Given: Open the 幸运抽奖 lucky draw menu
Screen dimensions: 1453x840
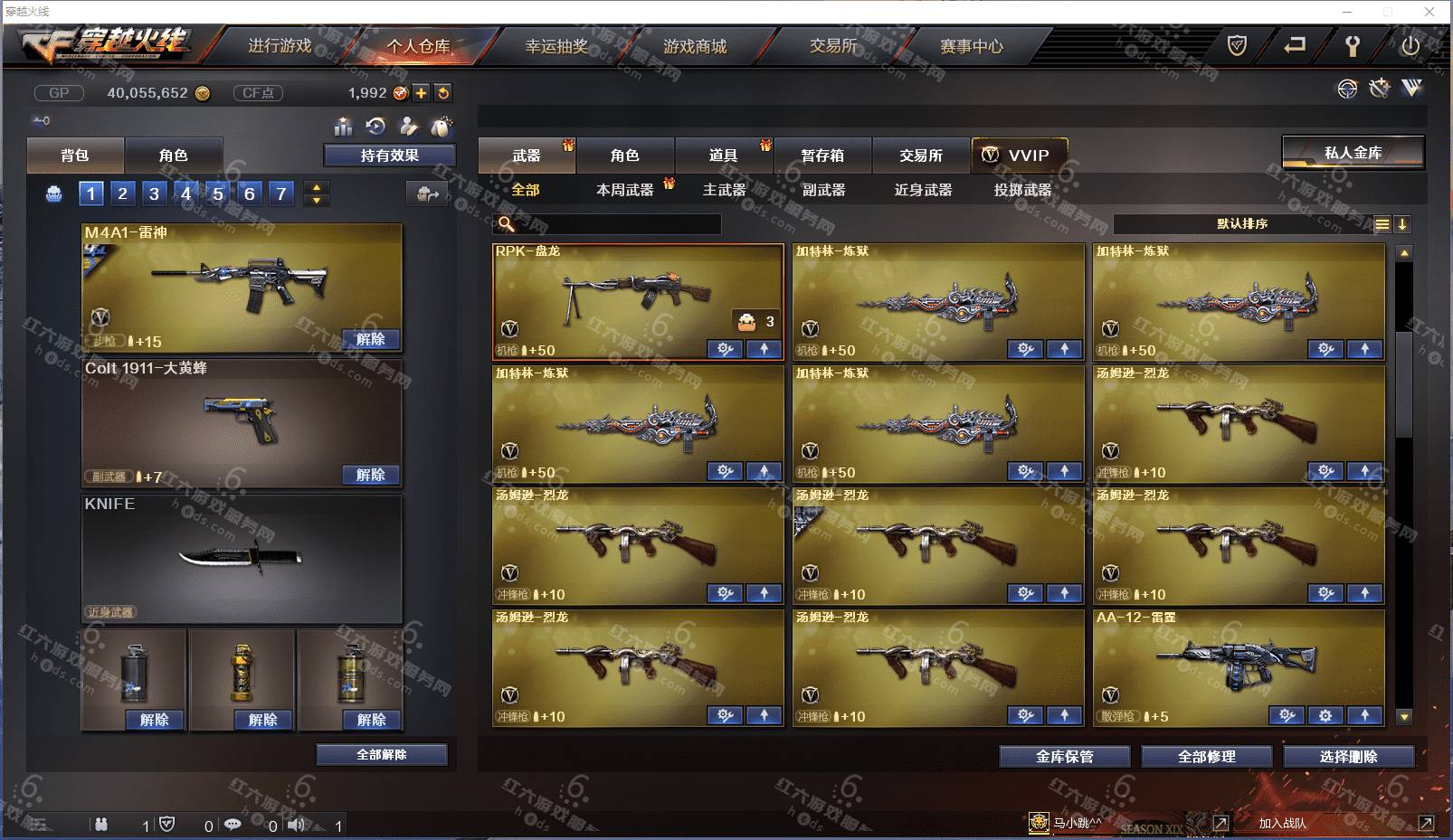Looking at the screenshot, I should (x=556, y=46).
